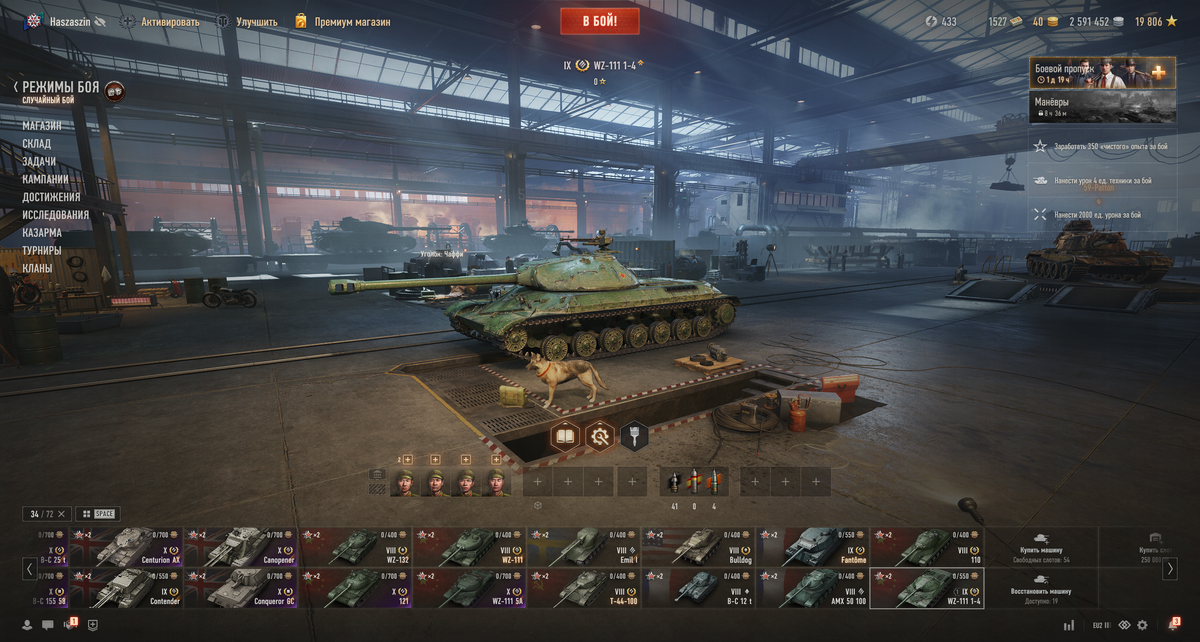Image resolution: width=1200 pixels, height=642 pixels.
Task: Open the МАГАЗИН menu entry
Action: click(x=42, y=126)
